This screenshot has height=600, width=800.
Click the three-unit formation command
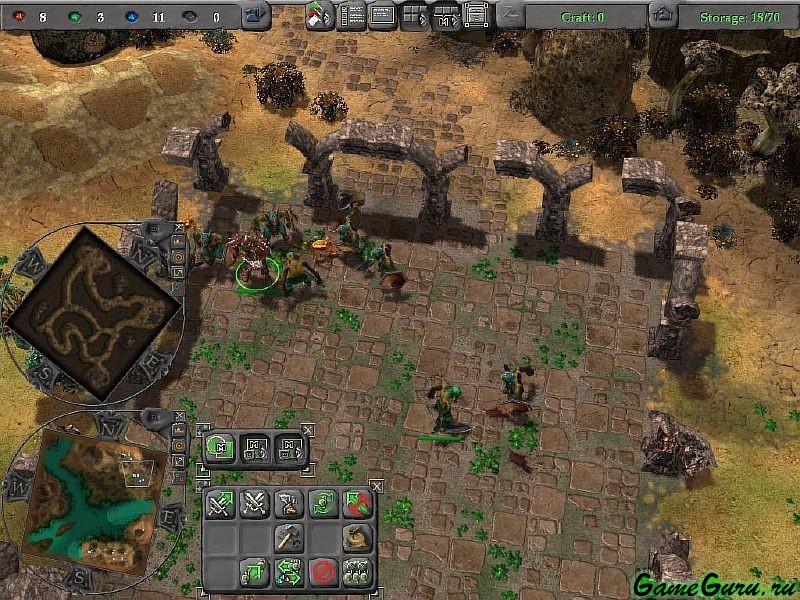pyautogui.click(x=357, y=574)
